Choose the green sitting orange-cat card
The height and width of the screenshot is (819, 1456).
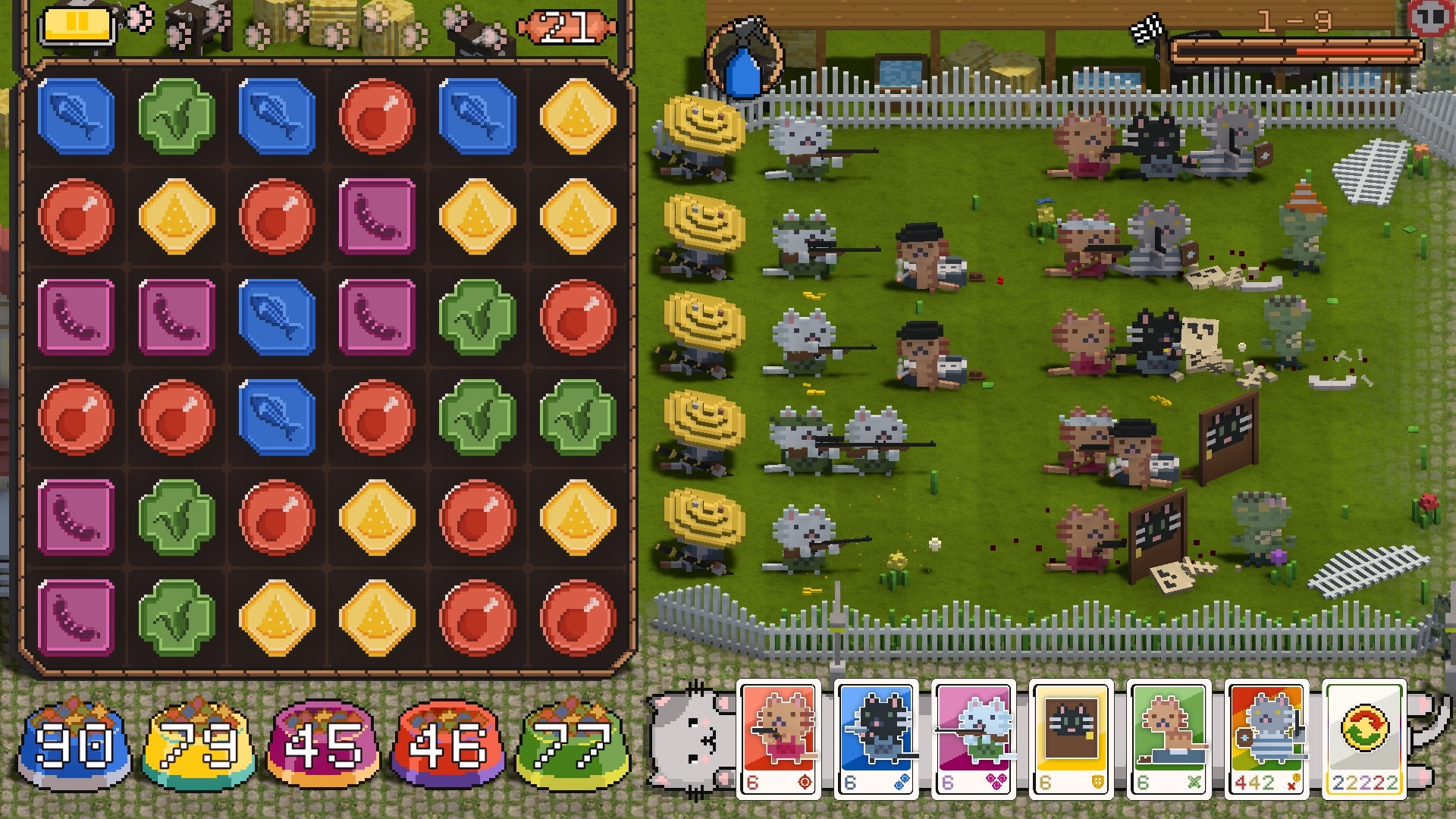click(1169, 739)
